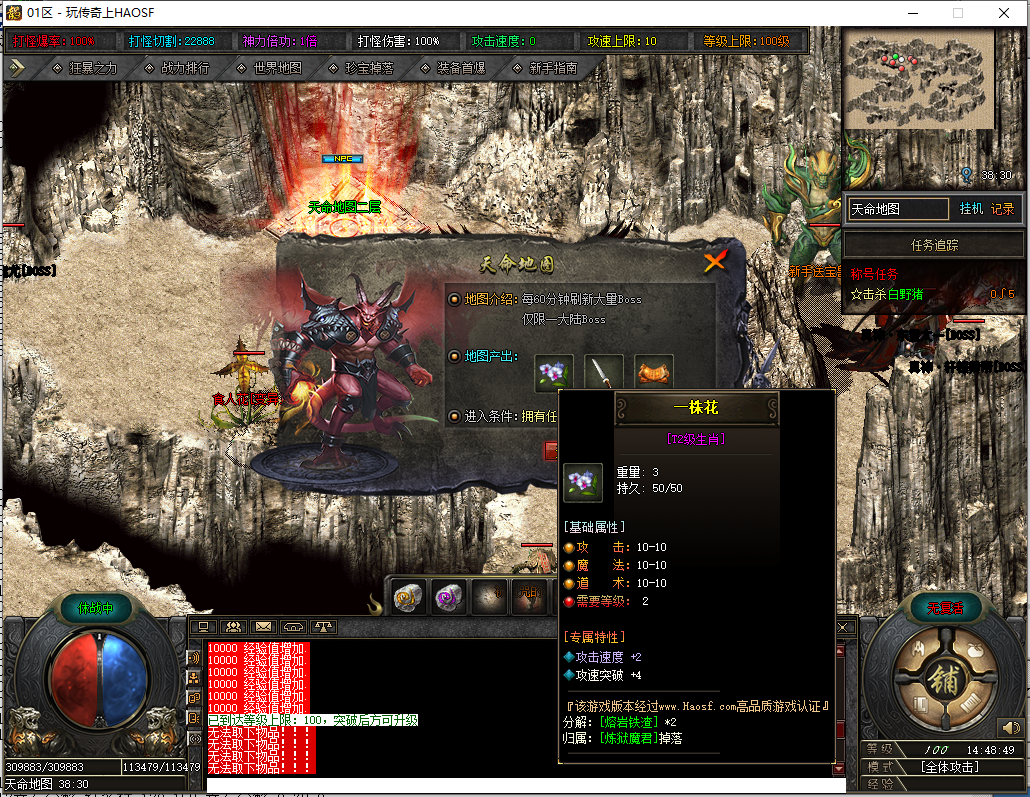Select the purple flower drop item
Image resolution: width=1030 pixels, height=797 pixels.
(x=553, y=372)
